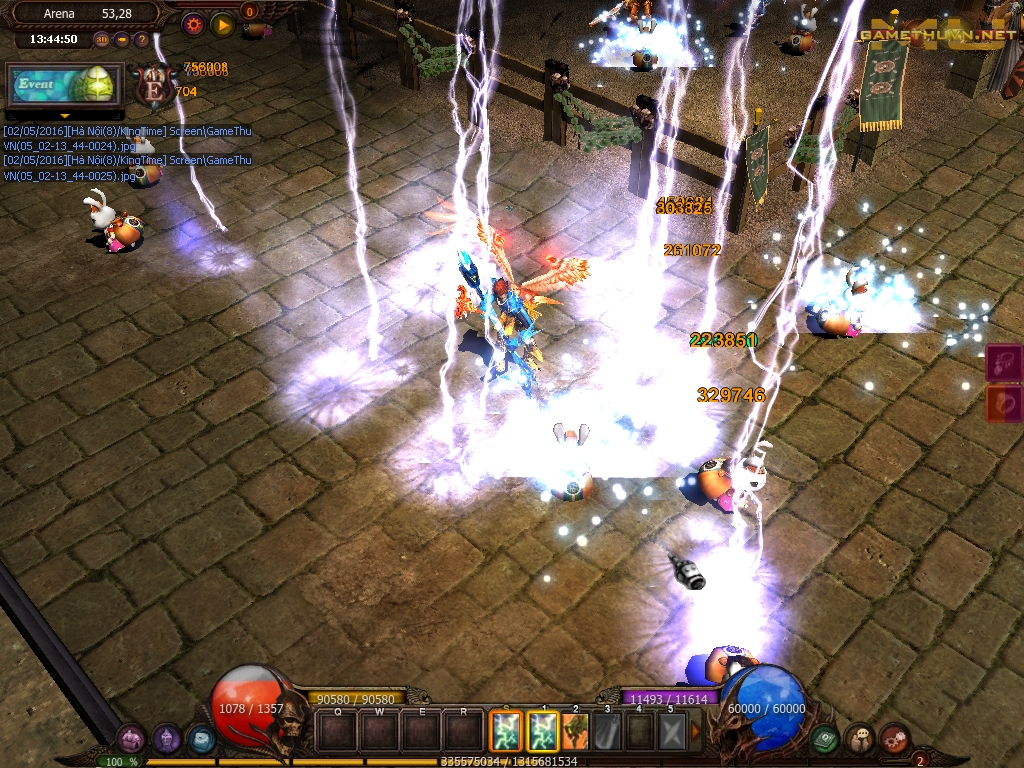The image size is (1024, 768).
Task: Open the Event egg banner
Action: [65, 85]
